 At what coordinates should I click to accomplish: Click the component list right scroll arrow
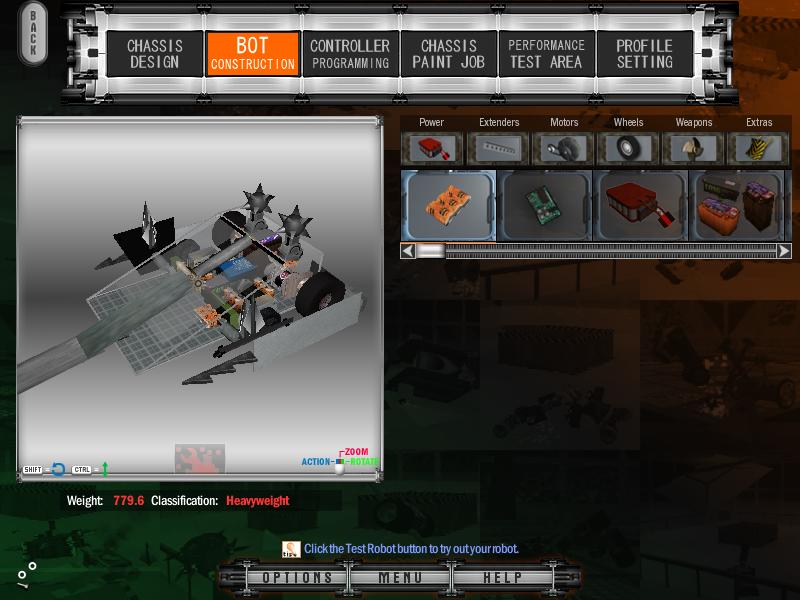coord(784,251)
